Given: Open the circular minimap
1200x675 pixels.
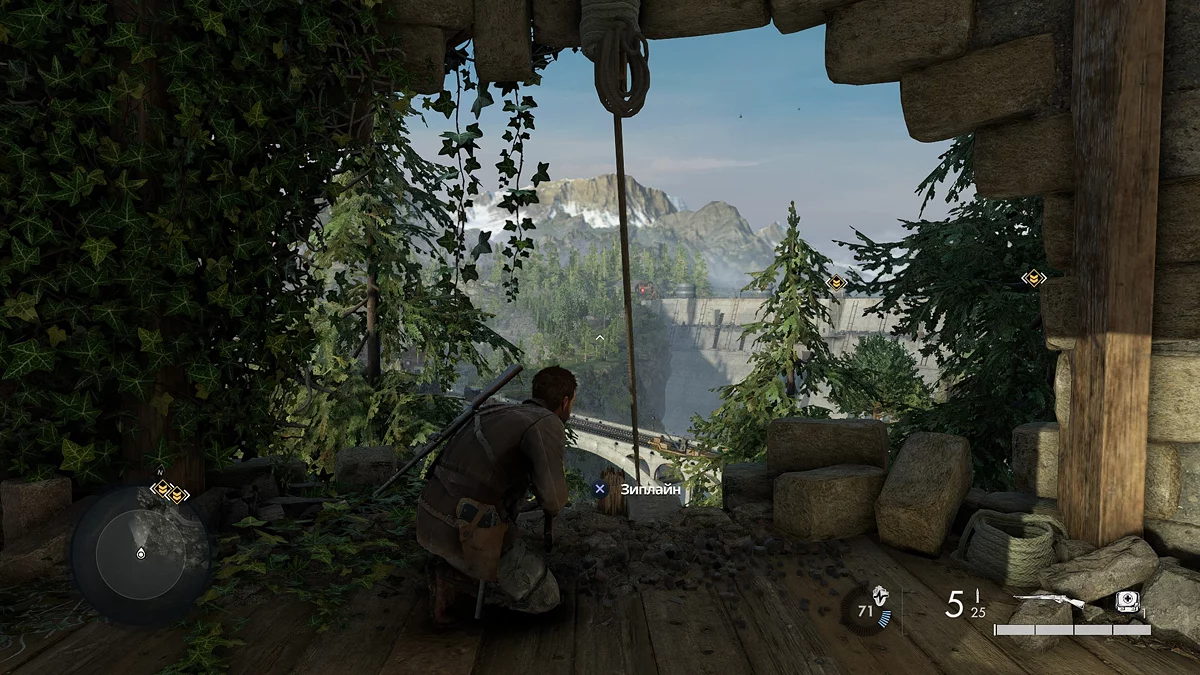Looking at the screenshot, I should [140, 555].
